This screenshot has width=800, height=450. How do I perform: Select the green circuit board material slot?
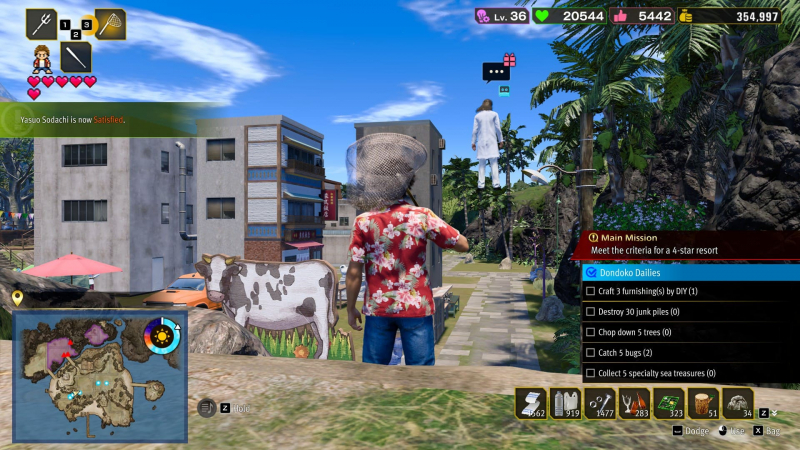click(x=669, y=403)
